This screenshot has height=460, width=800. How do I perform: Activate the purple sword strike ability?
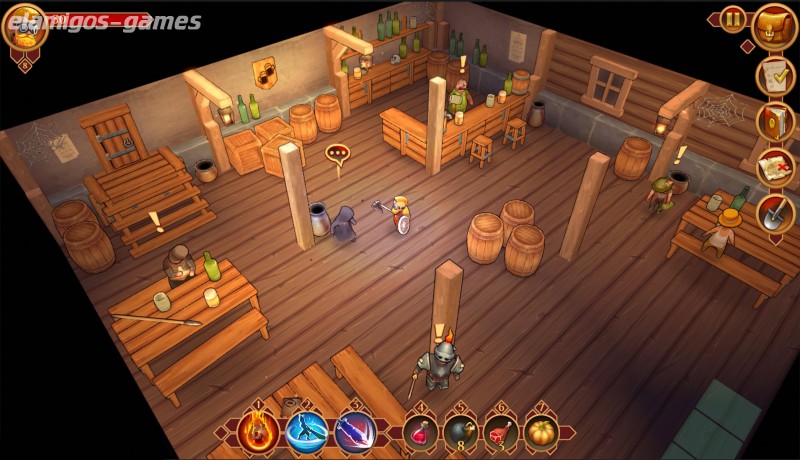(x=354, y=432)
